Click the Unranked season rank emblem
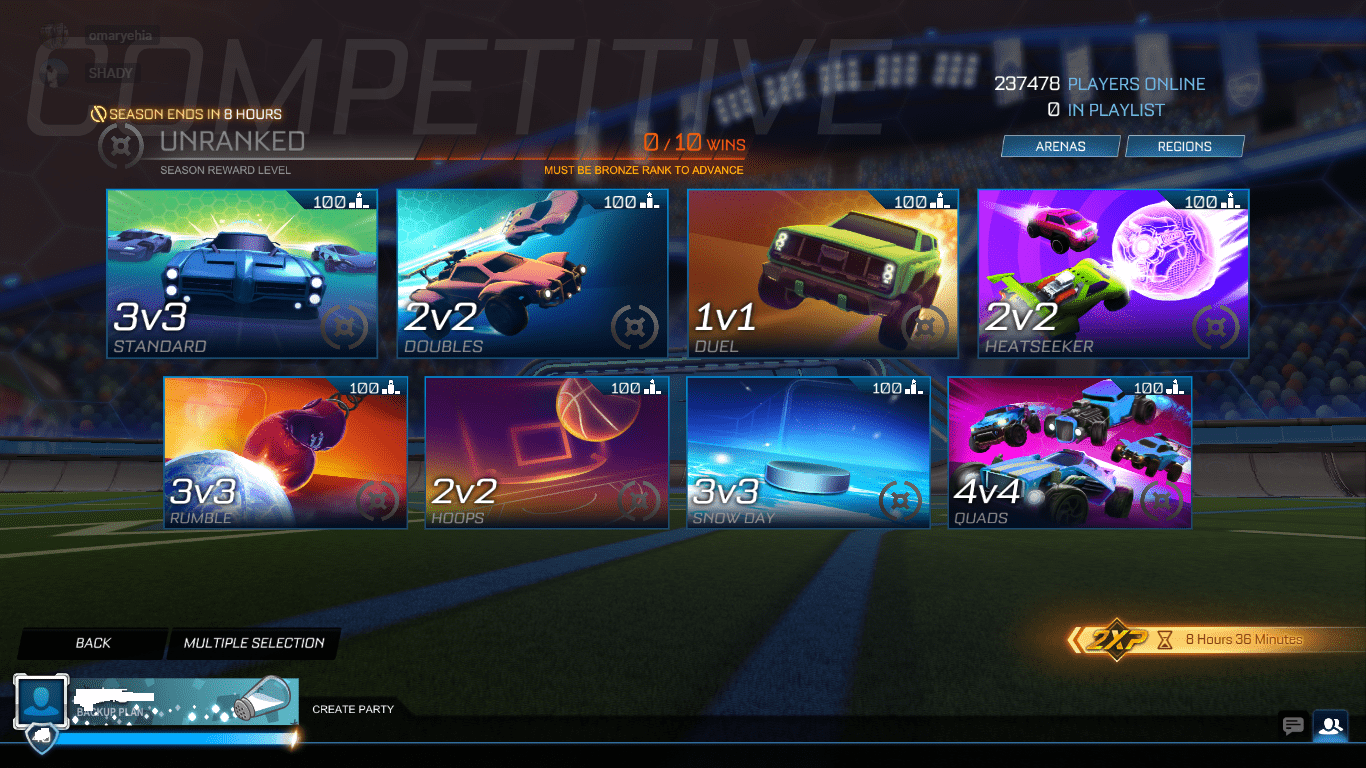This screenshot has width=1366, height=768. tap(120, 144)
